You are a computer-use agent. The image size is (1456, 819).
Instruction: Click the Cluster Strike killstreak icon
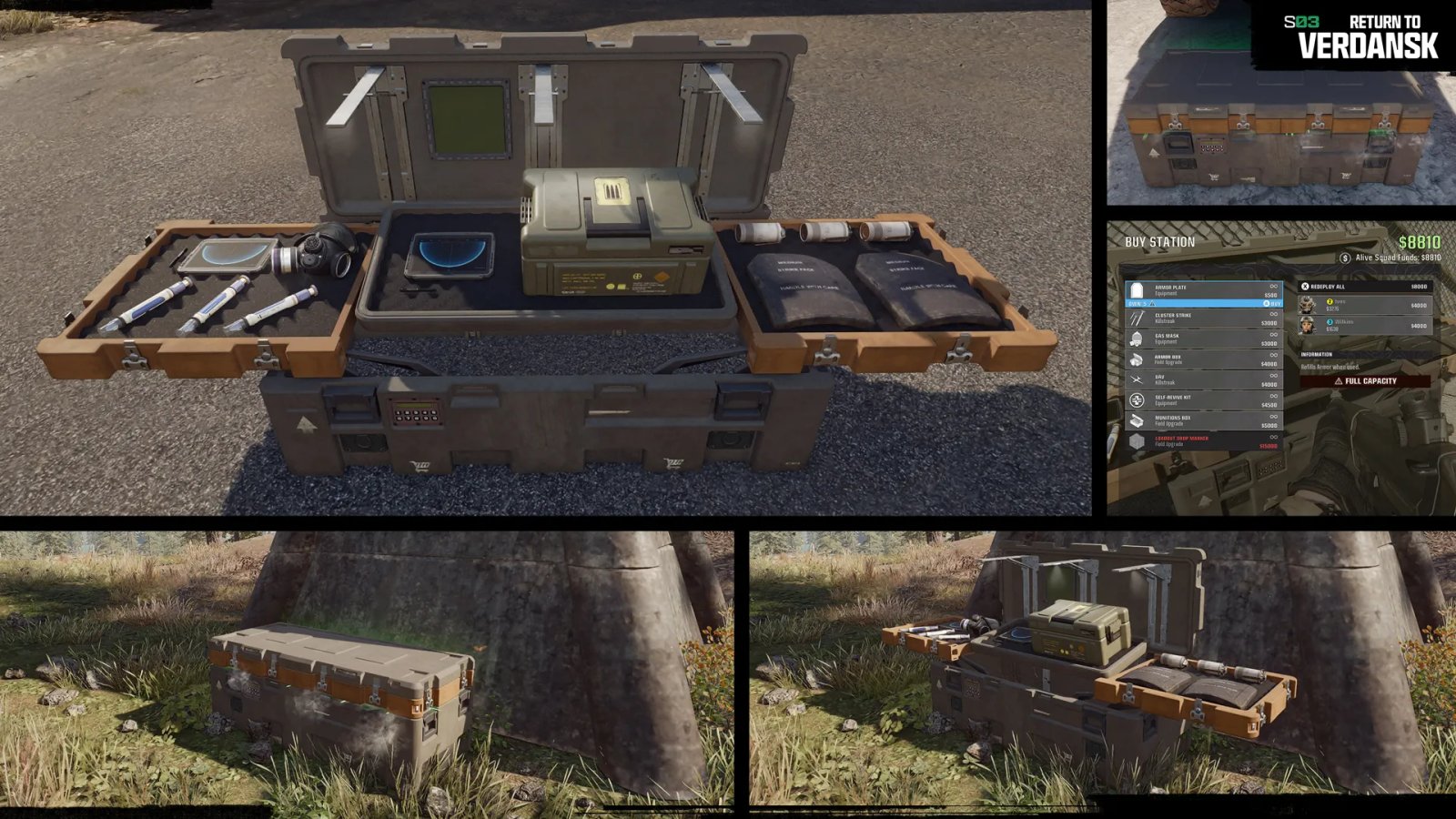[x=1136, y=318]
